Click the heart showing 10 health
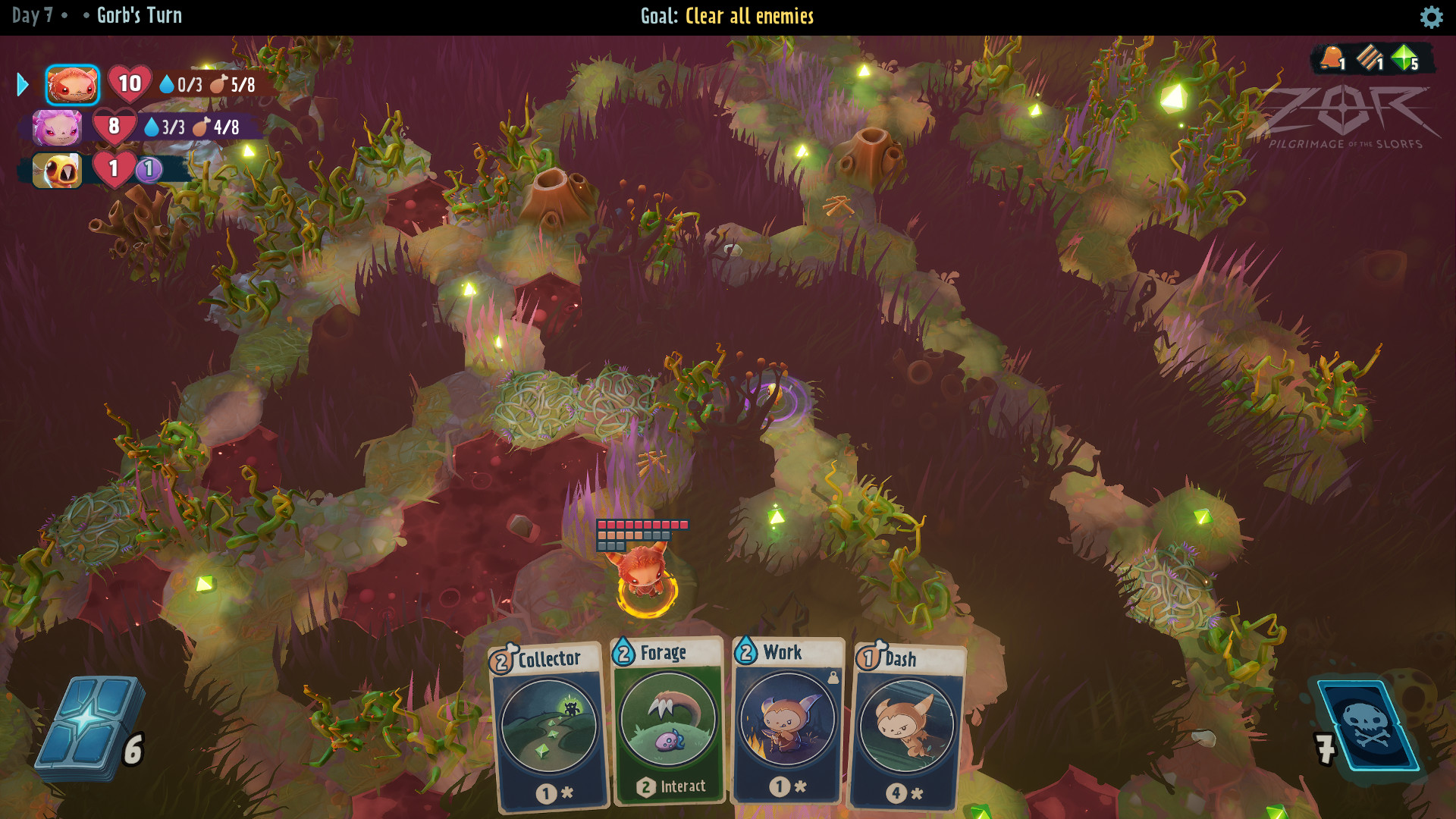 (x=129, y=83)
